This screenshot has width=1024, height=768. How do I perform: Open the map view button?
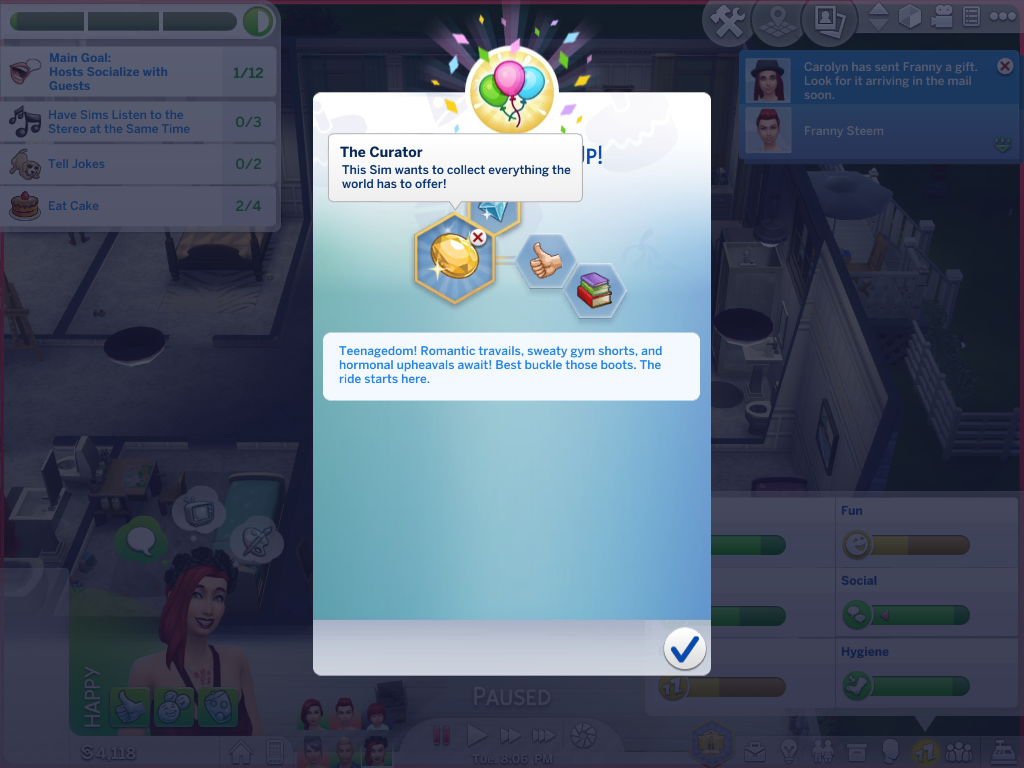(x=780, y=21)
